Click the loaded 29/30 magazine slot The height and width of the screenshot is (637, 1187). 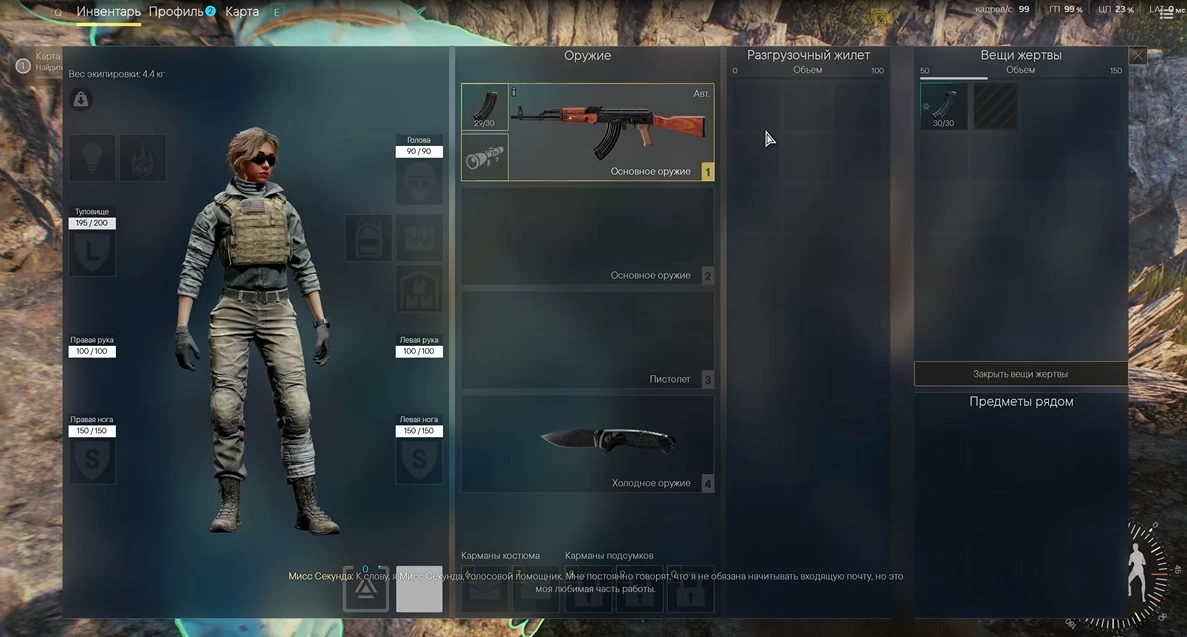click(485, 107)
